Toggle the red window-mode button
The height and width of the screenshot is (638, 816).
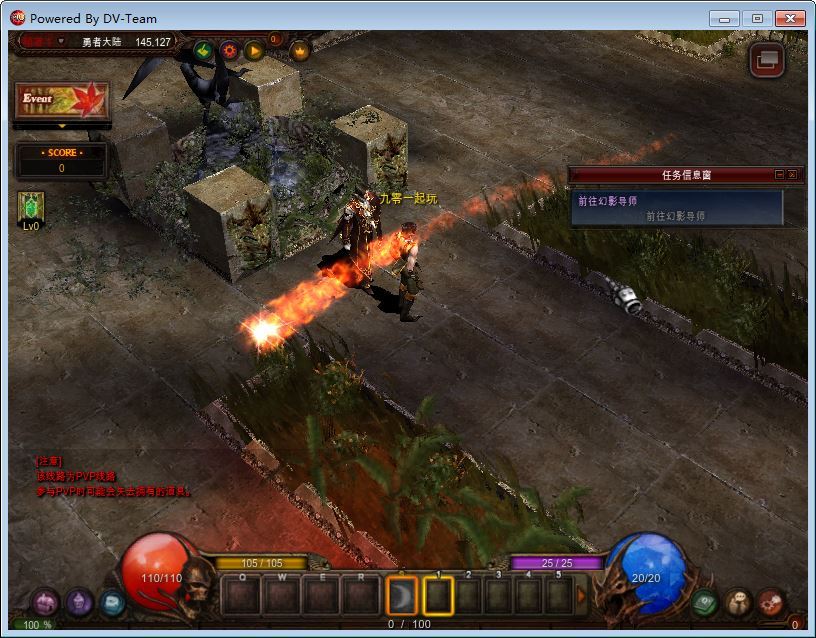click(767, 60)
